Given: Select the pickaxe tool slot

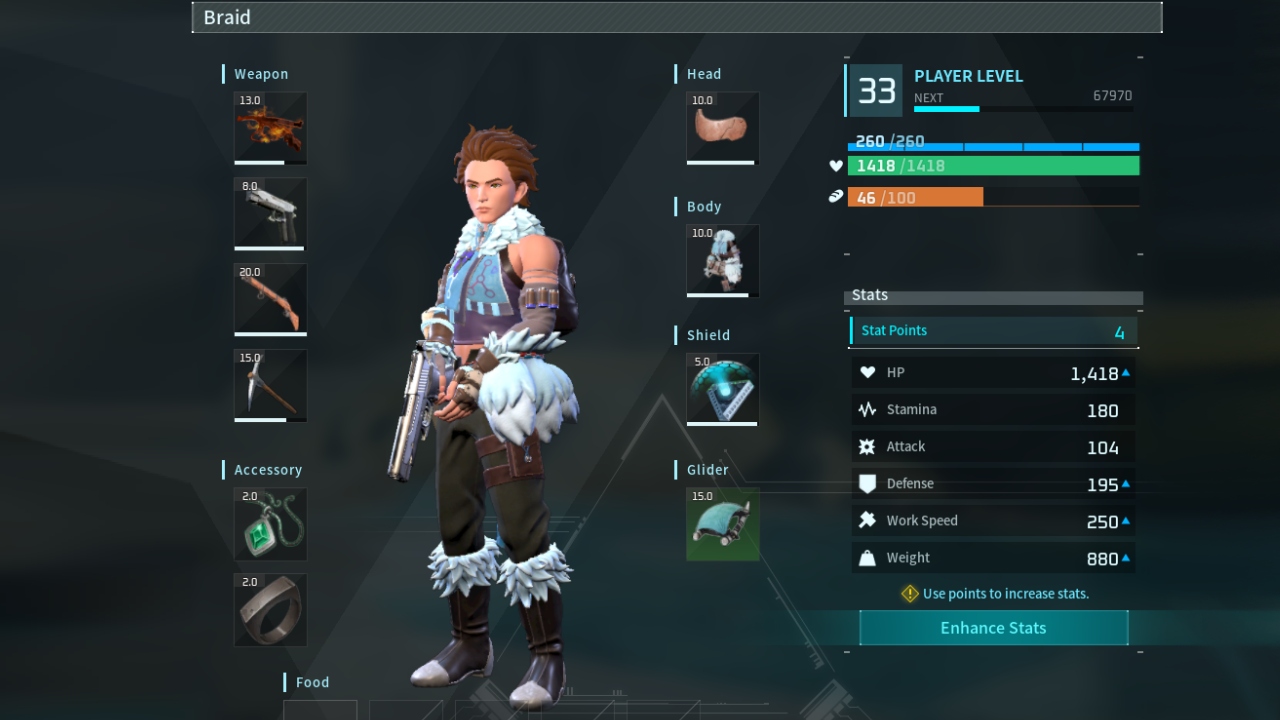Looking at the screenshot, I should coord(270,385).
